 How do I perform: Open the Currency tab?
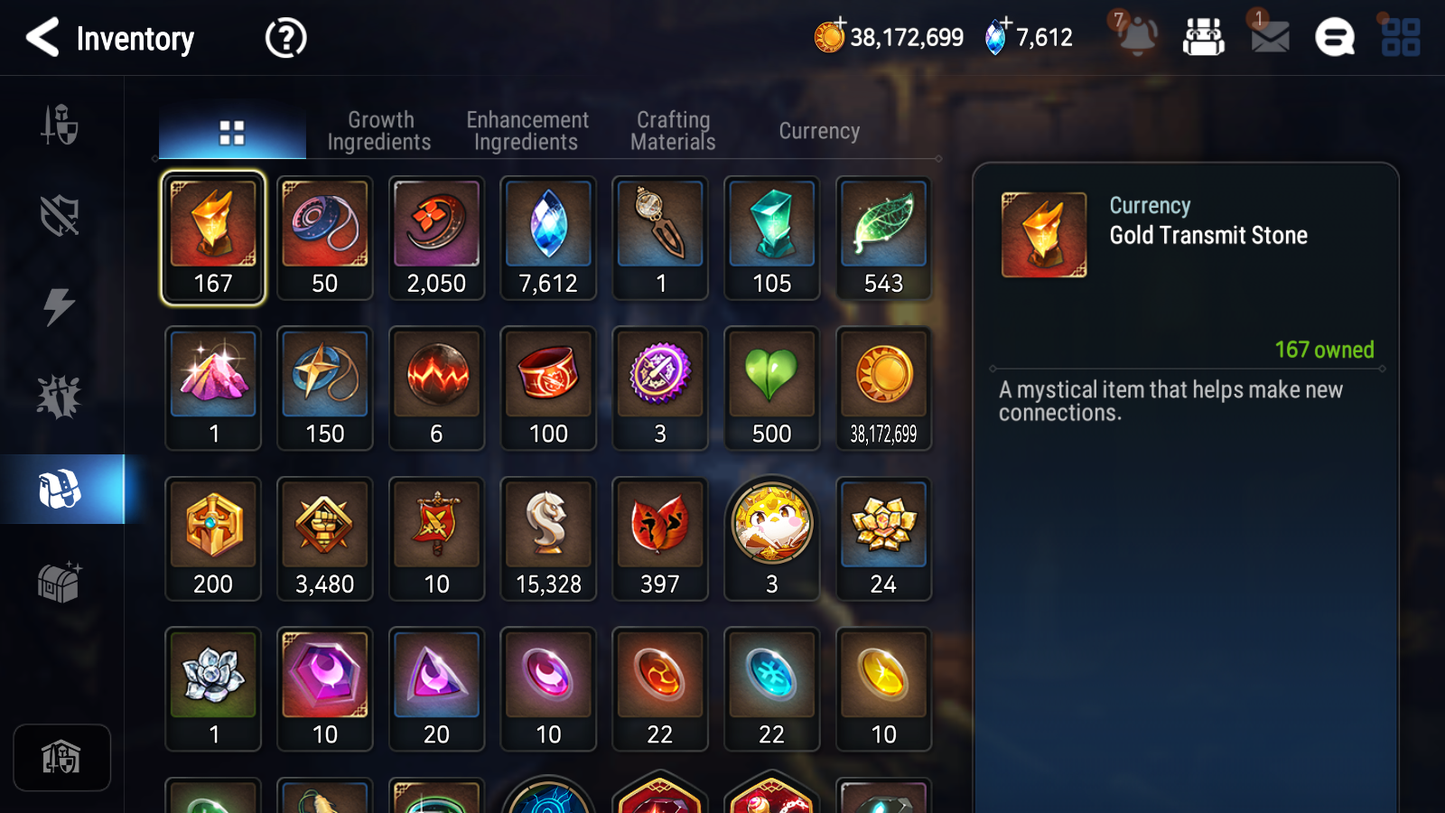tap(818, 130)
